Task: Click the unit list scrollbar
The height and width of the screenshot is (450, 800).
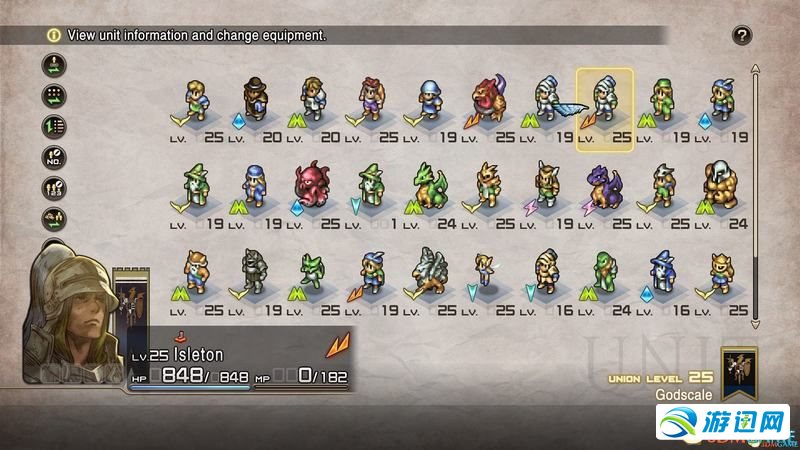Action: pyautogui.click(x=755, y=190)
